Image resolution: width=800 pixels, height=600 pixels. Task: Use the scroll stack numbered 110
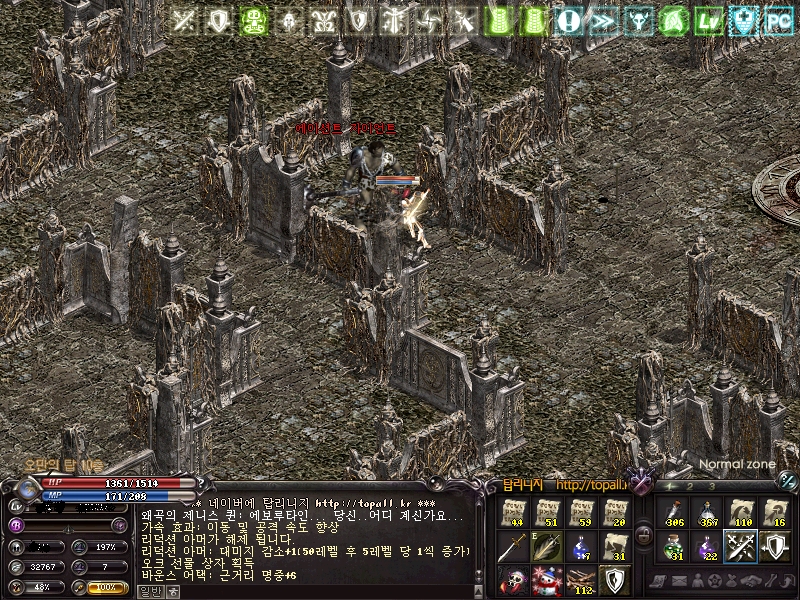[x=741, y=513]
